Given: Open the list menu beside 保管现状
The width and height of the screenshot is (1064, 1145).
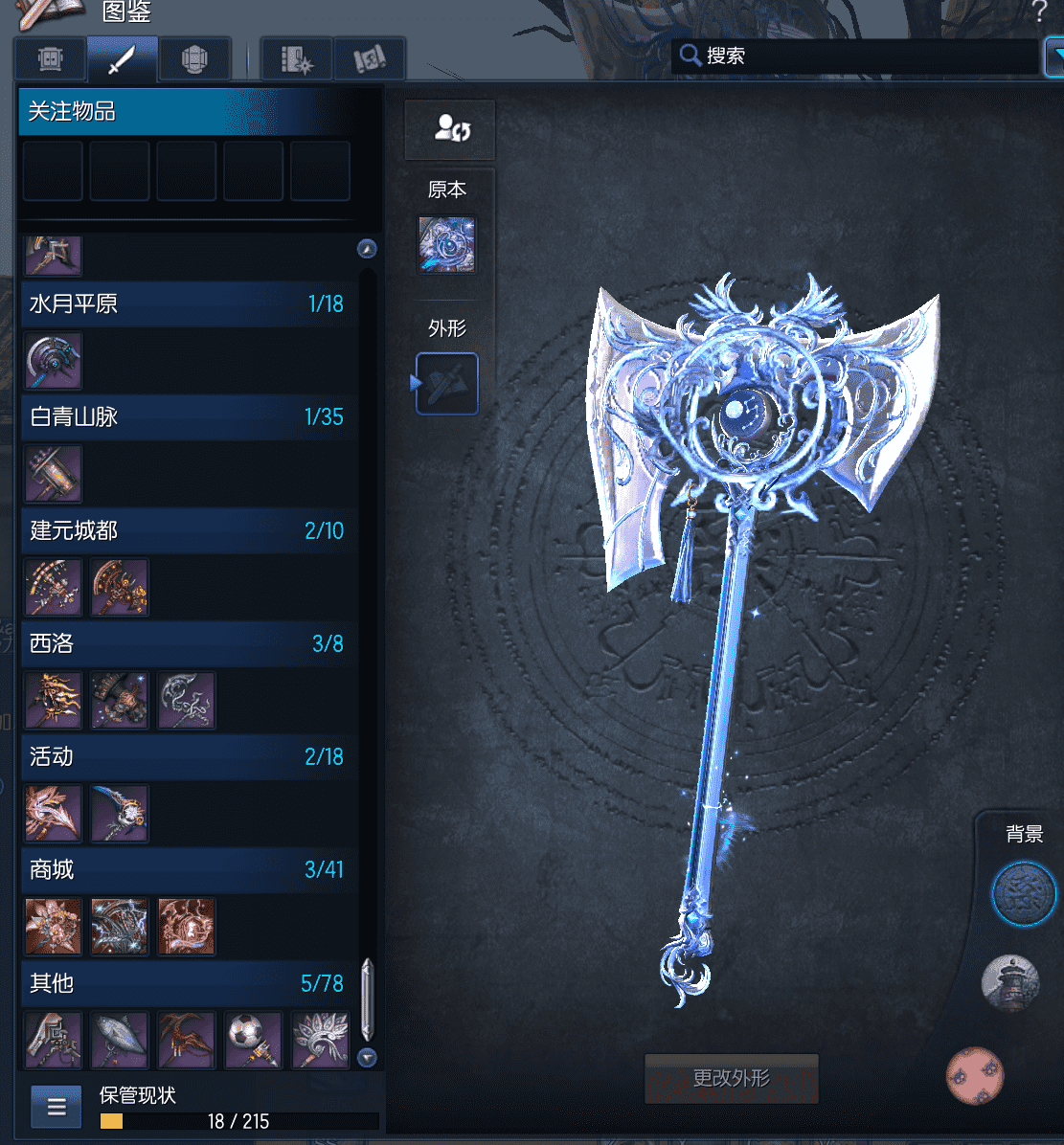Looking at the screenshot, I should [x=57, y=1107].
